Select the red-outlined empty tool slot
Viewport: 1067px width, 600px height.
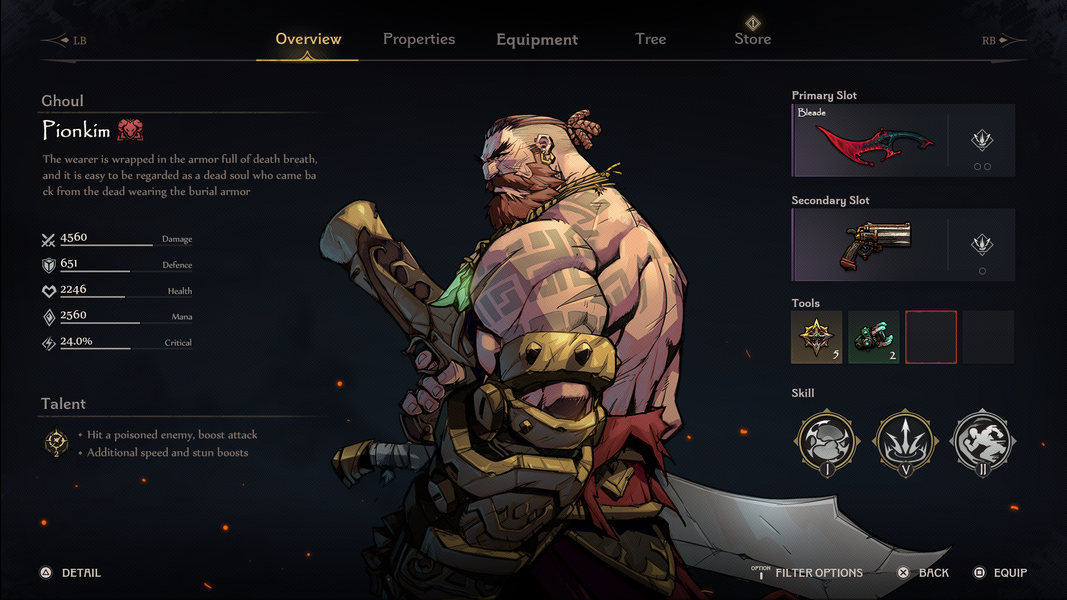pos(931,336)
